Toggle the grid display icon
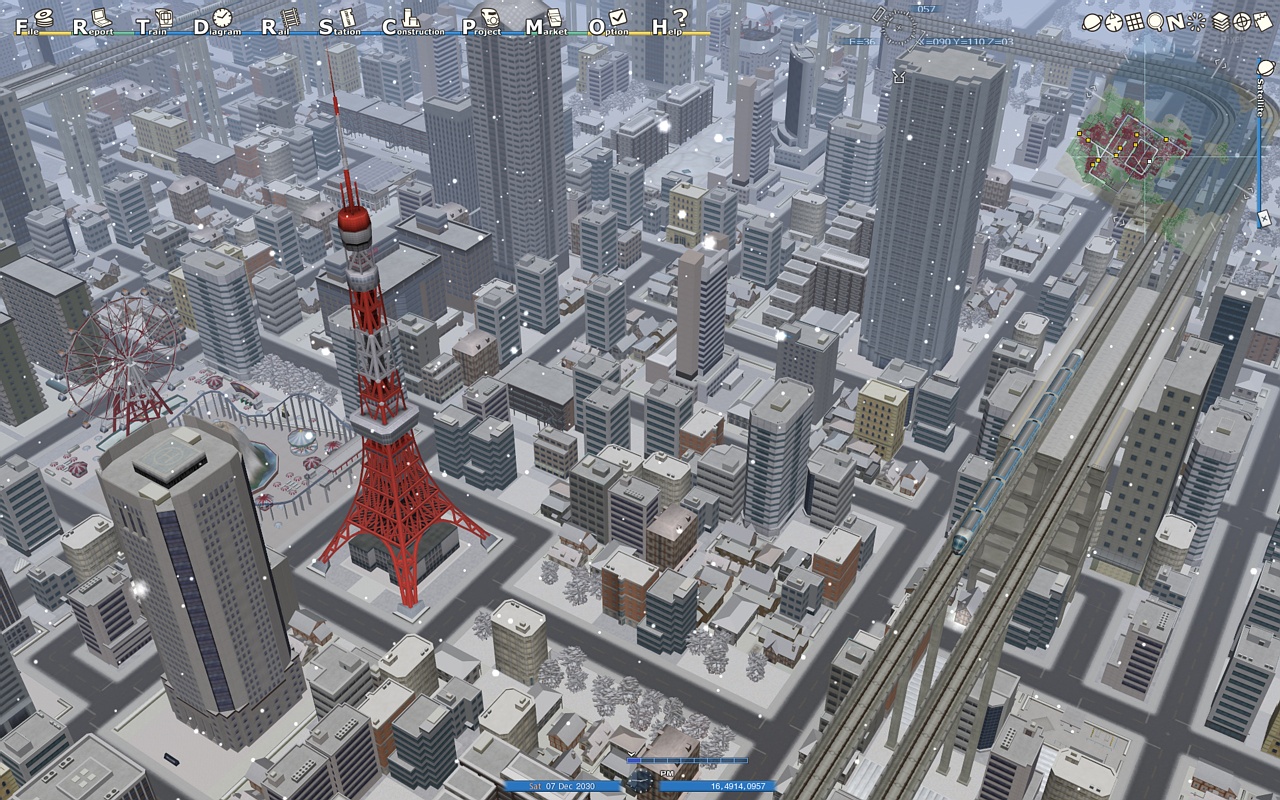Viewport: 1280px width, 800px height. tap(1134, 21)
